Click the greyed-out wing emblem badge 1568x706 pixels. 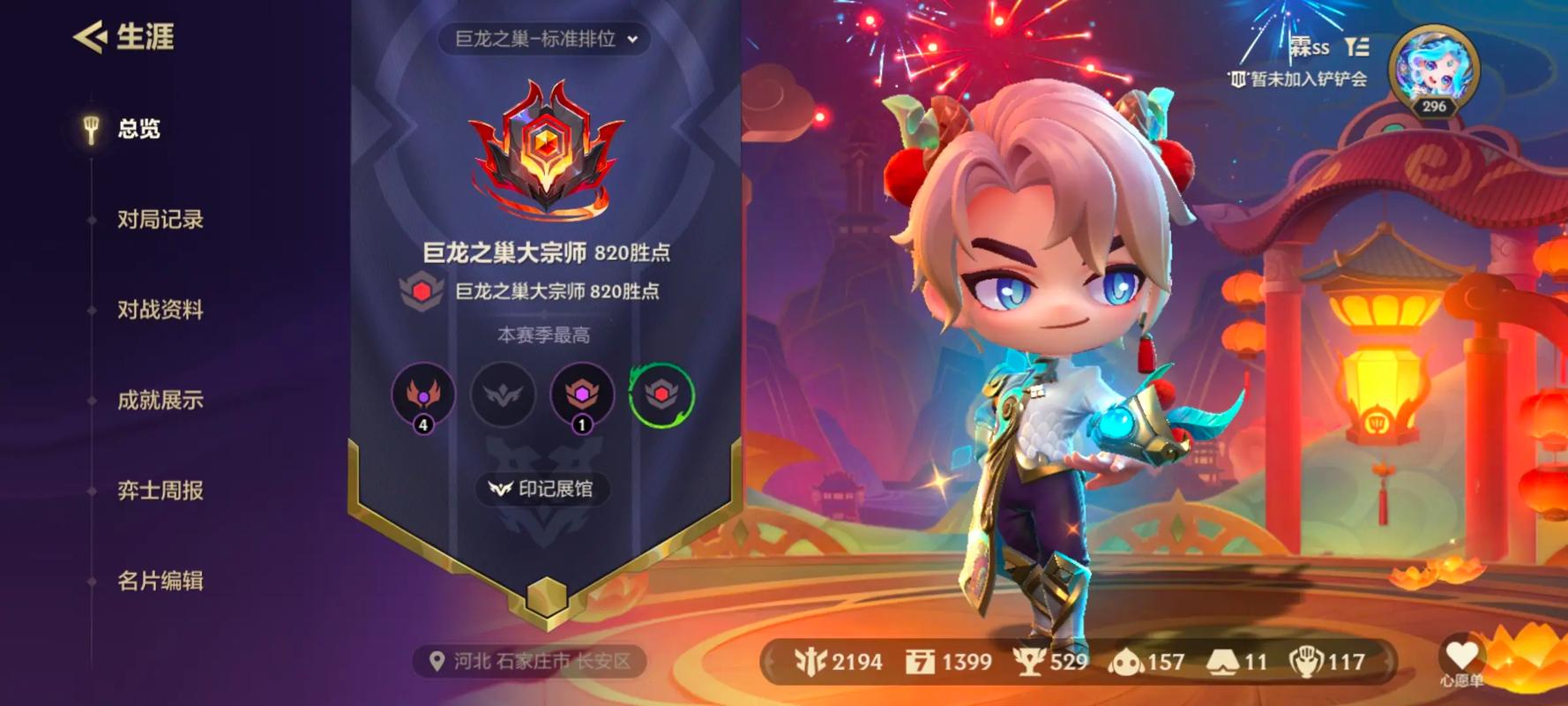click(503, 394)
